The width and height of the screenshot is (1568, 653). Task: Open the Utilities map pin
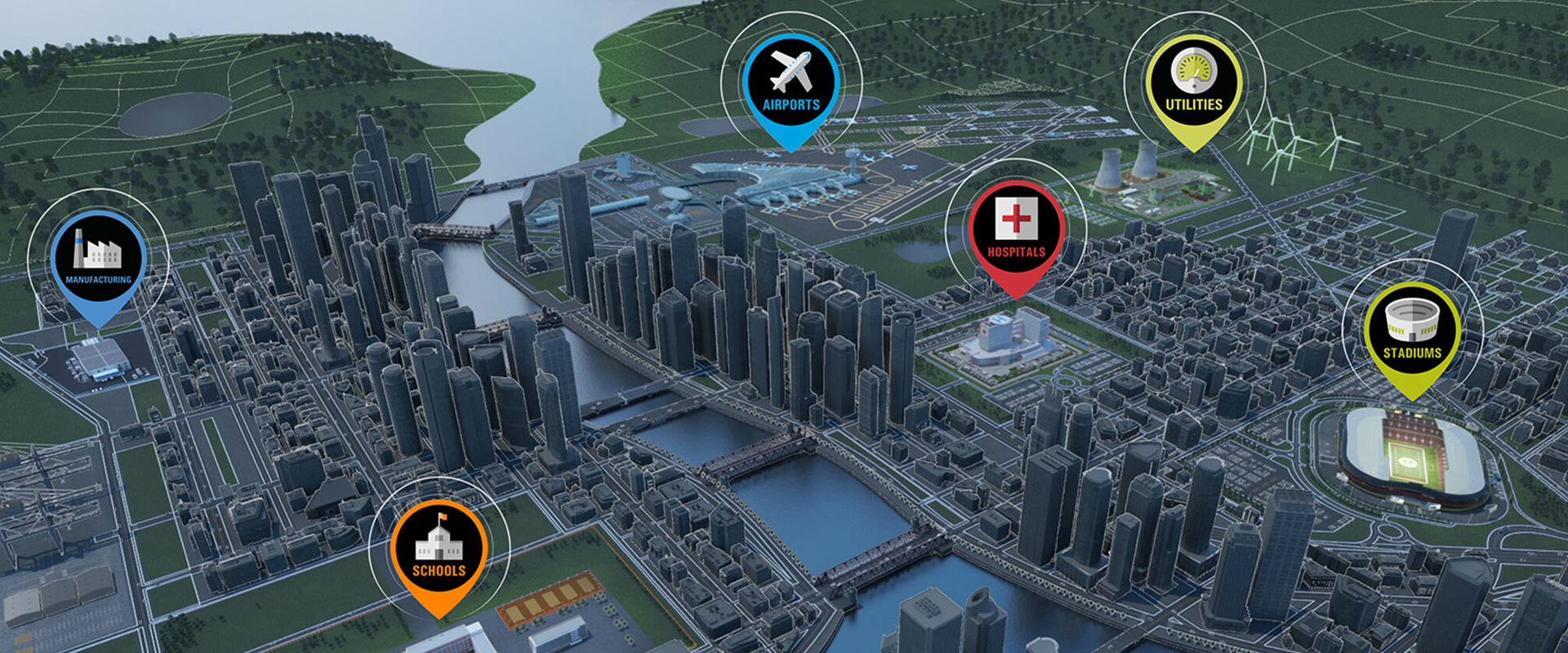(x=1193, y=85)
